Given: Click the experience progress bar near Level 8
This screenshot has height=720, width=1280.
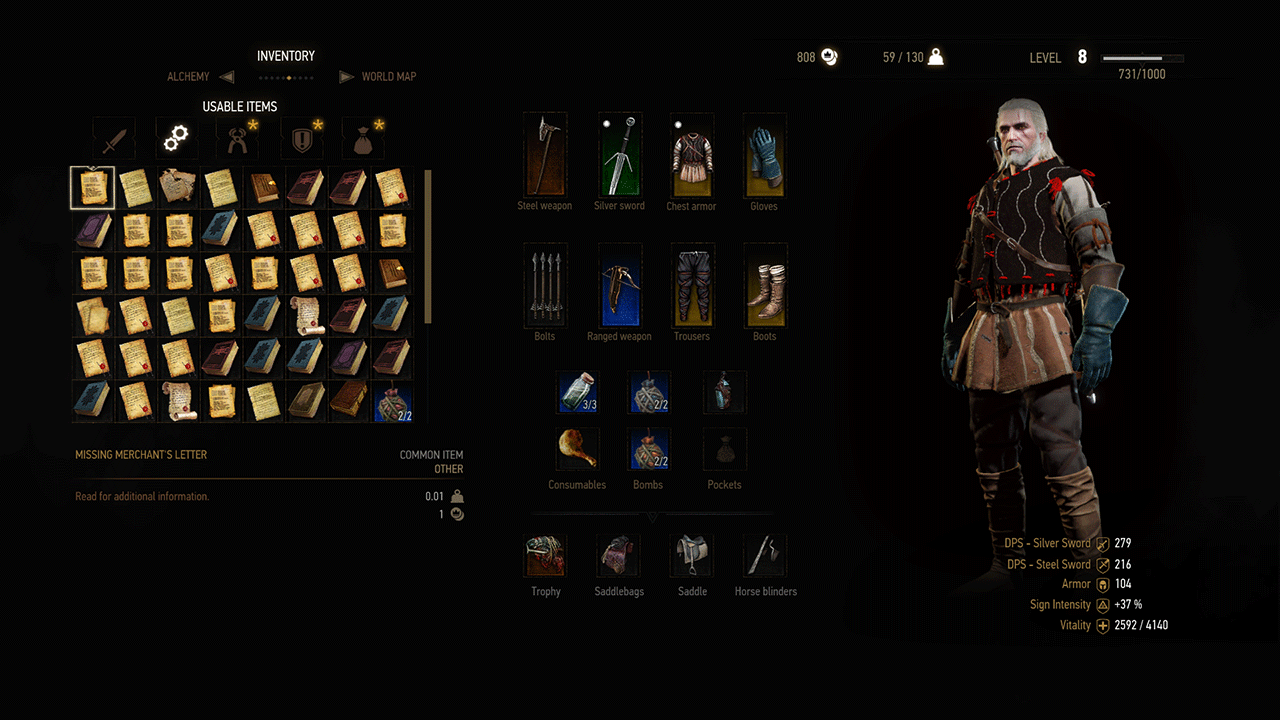Looking at the screenshot, I should 1140,57.
